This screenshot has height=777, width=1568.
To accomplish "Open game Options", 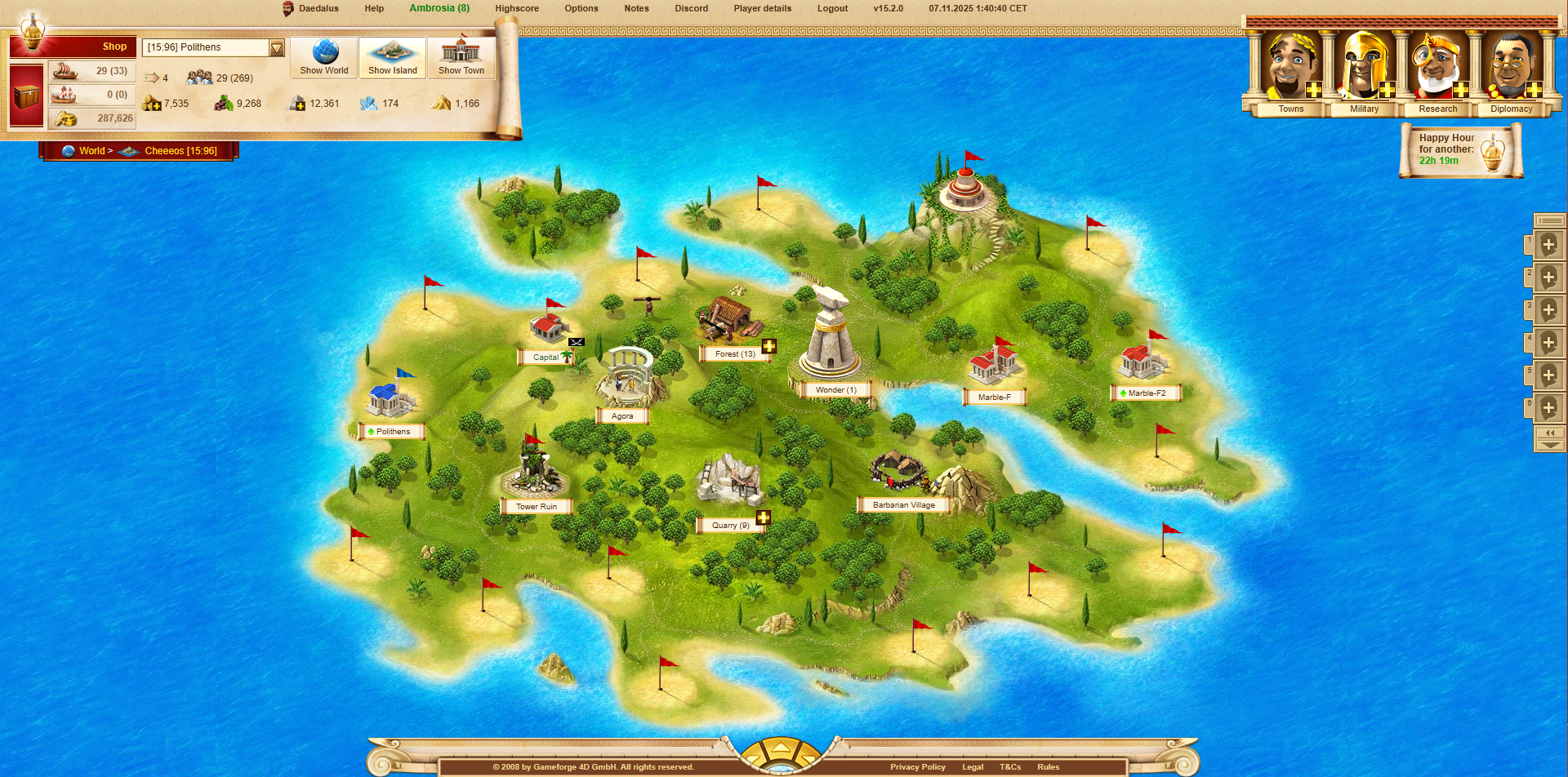I will pyautogui.click(x=581, y=8).
